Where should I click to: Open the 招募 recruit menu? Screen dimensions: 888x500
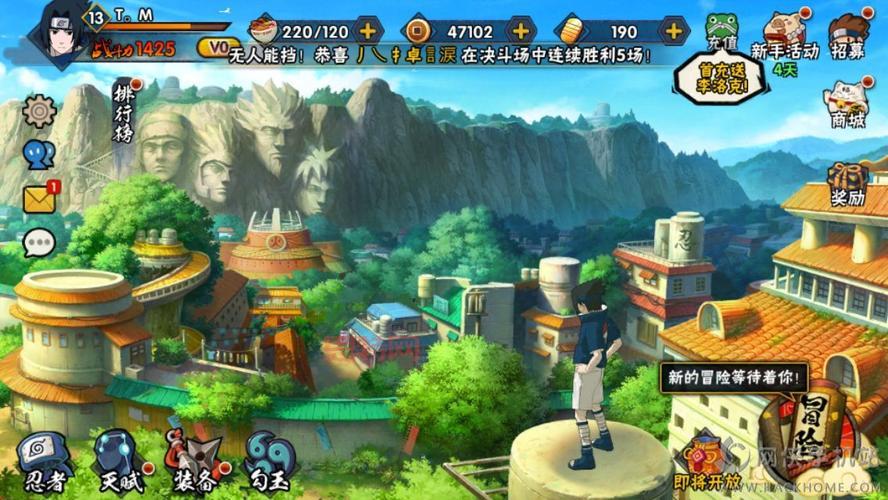[851, 36]
